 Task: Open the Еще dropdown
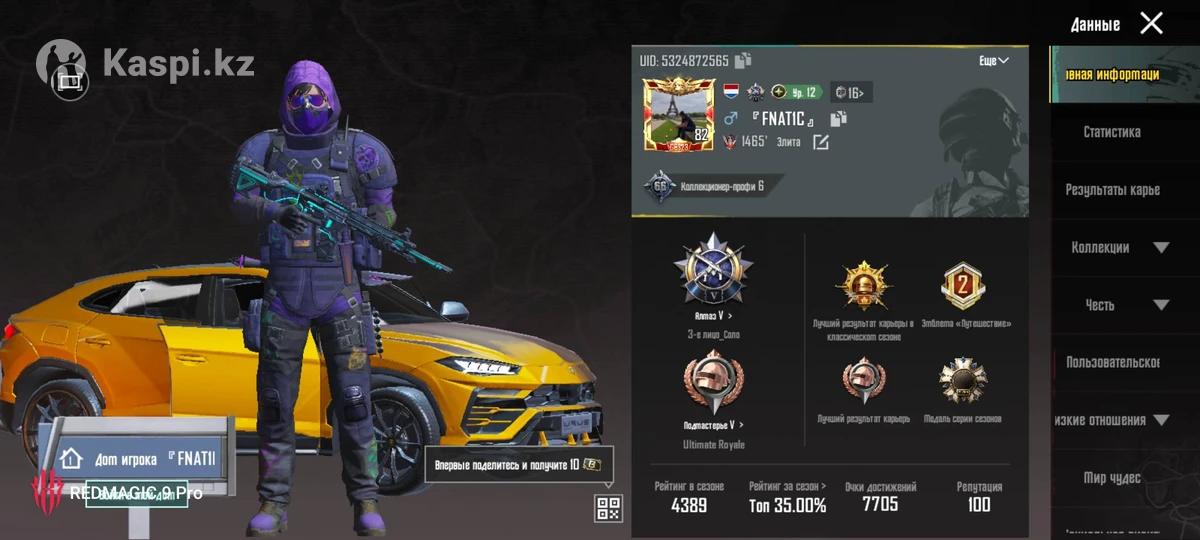tap(993, 61)
